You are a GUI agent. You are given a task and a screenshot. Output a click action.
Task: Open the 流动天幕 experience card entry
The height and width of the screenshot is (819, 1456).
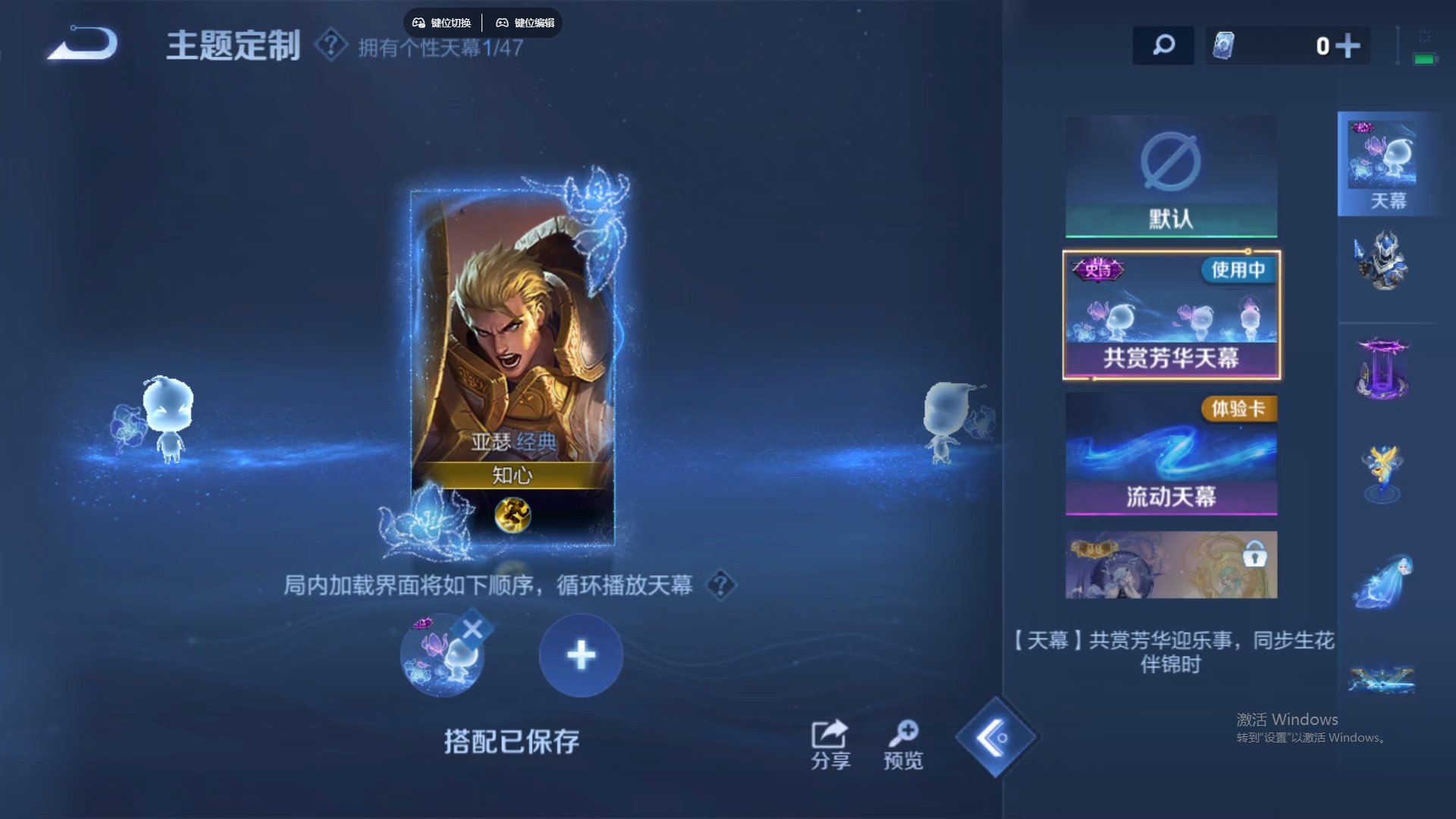[x=1171, y=453]
